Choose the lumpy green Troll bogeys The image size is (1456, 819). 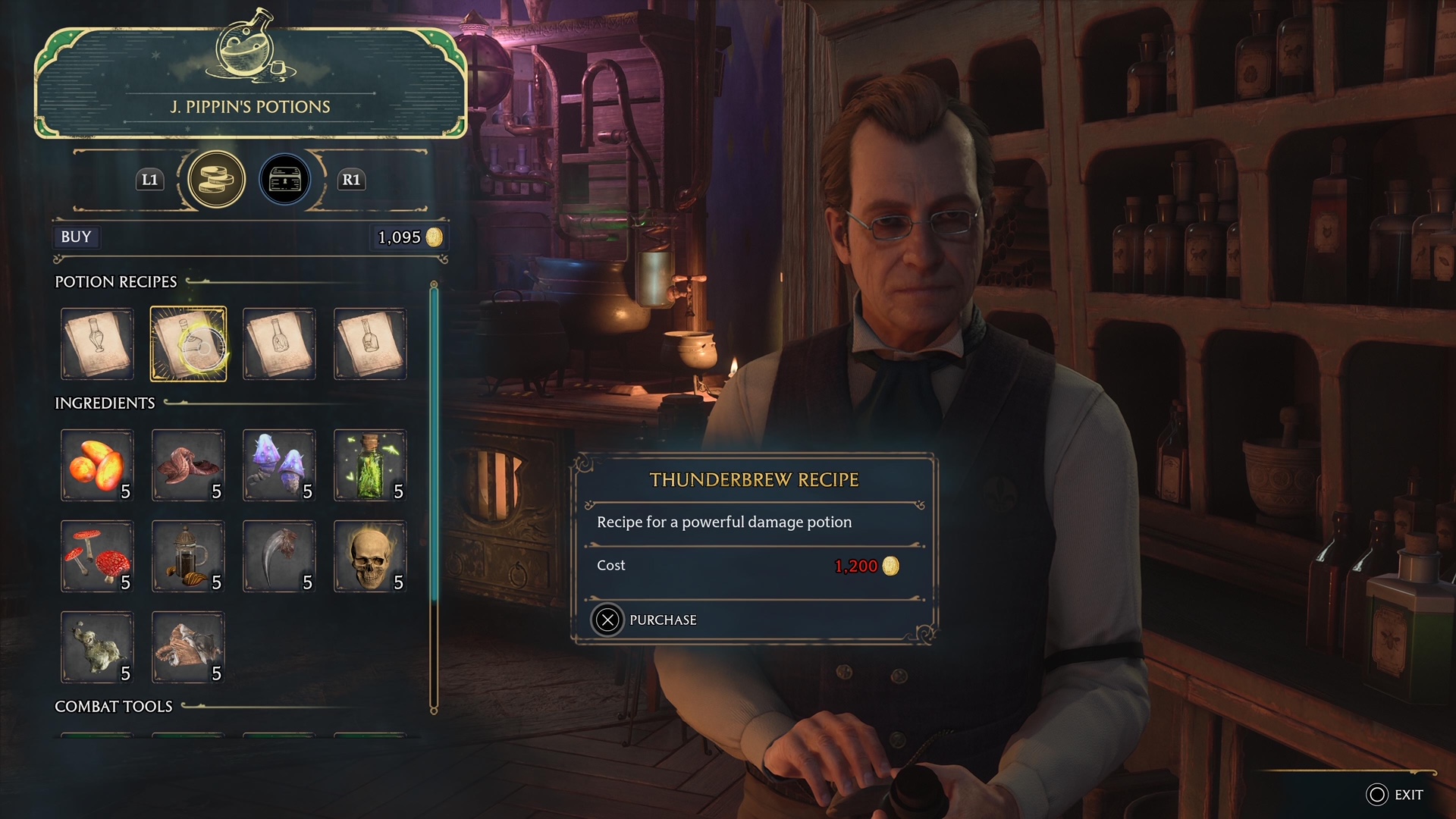click(97, 647)
